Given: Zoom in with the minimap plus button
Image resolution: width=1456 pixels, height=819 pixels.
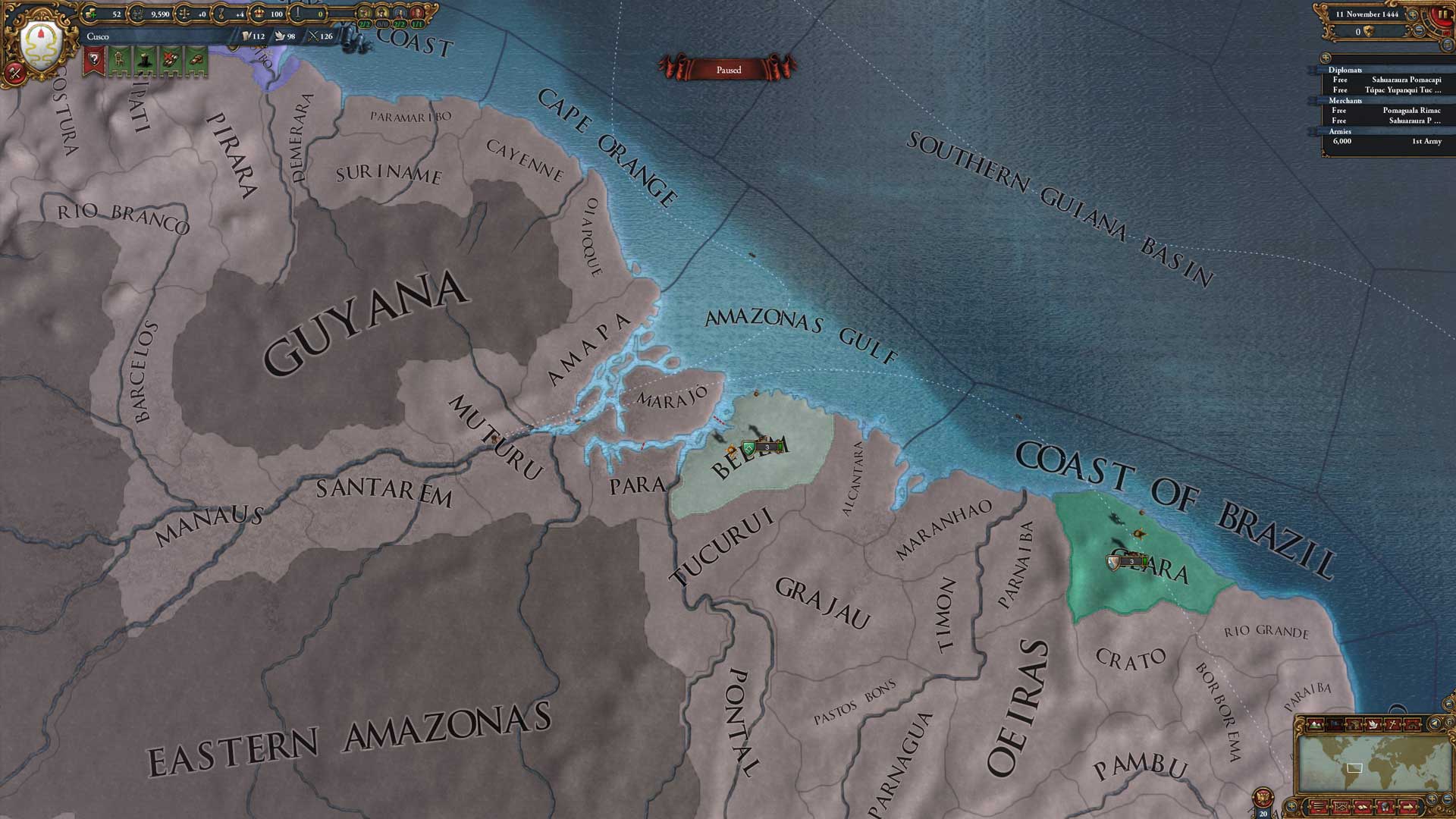Looking at the screenshot, I should click(1433, 799).
